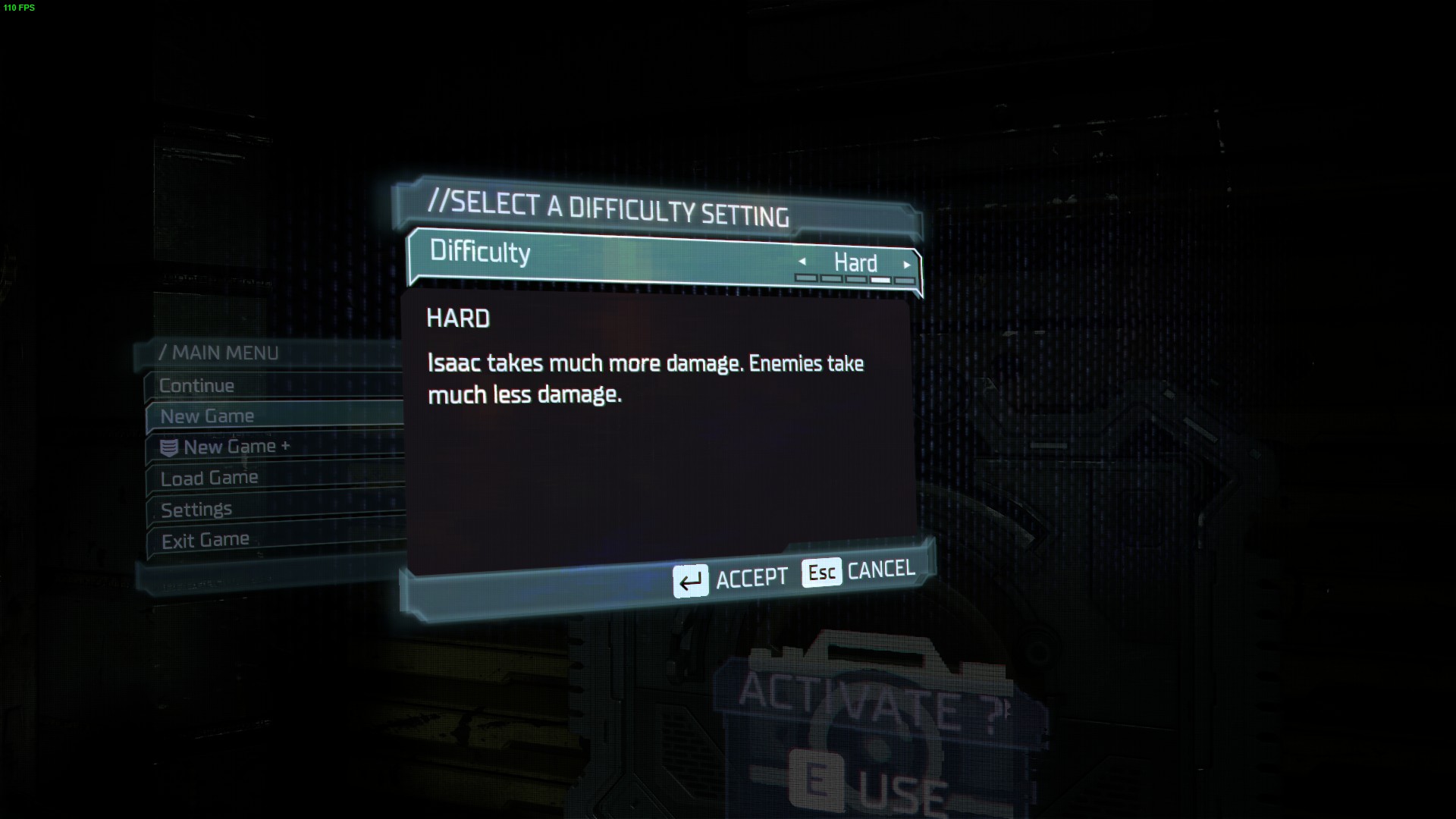
Task: Select the Difficulty option row
Action: [607, 256]
